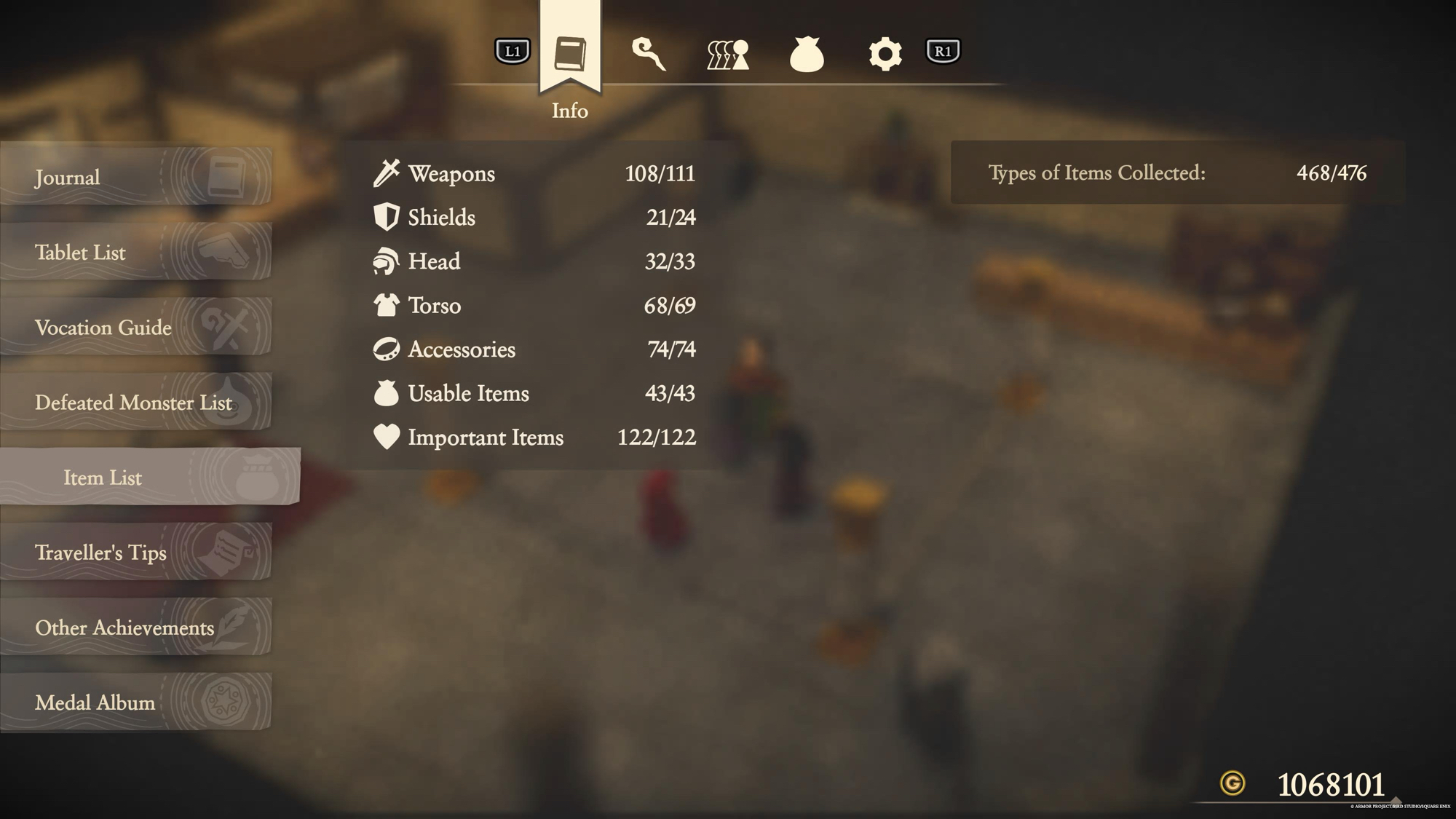Choose the Item List entry
This screenshot has height=819, width=1456.
(x=149, y=477)
